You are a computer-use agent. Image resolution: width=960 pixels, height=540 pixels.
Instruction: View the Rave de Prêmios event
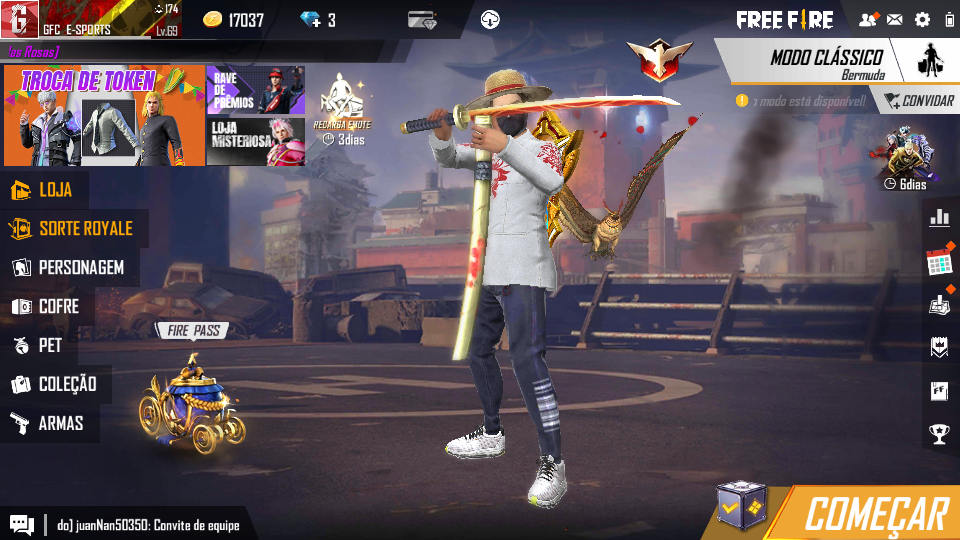[255, 91]
